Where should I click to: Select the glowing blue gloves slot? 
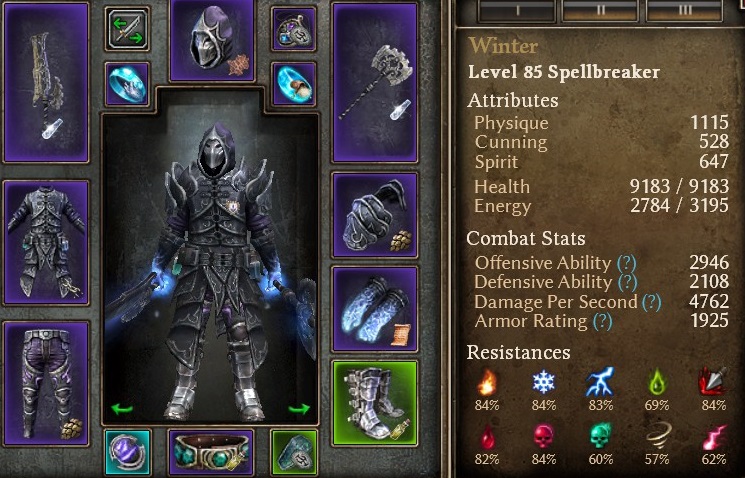pyautogui.click(x=375, y=306)
